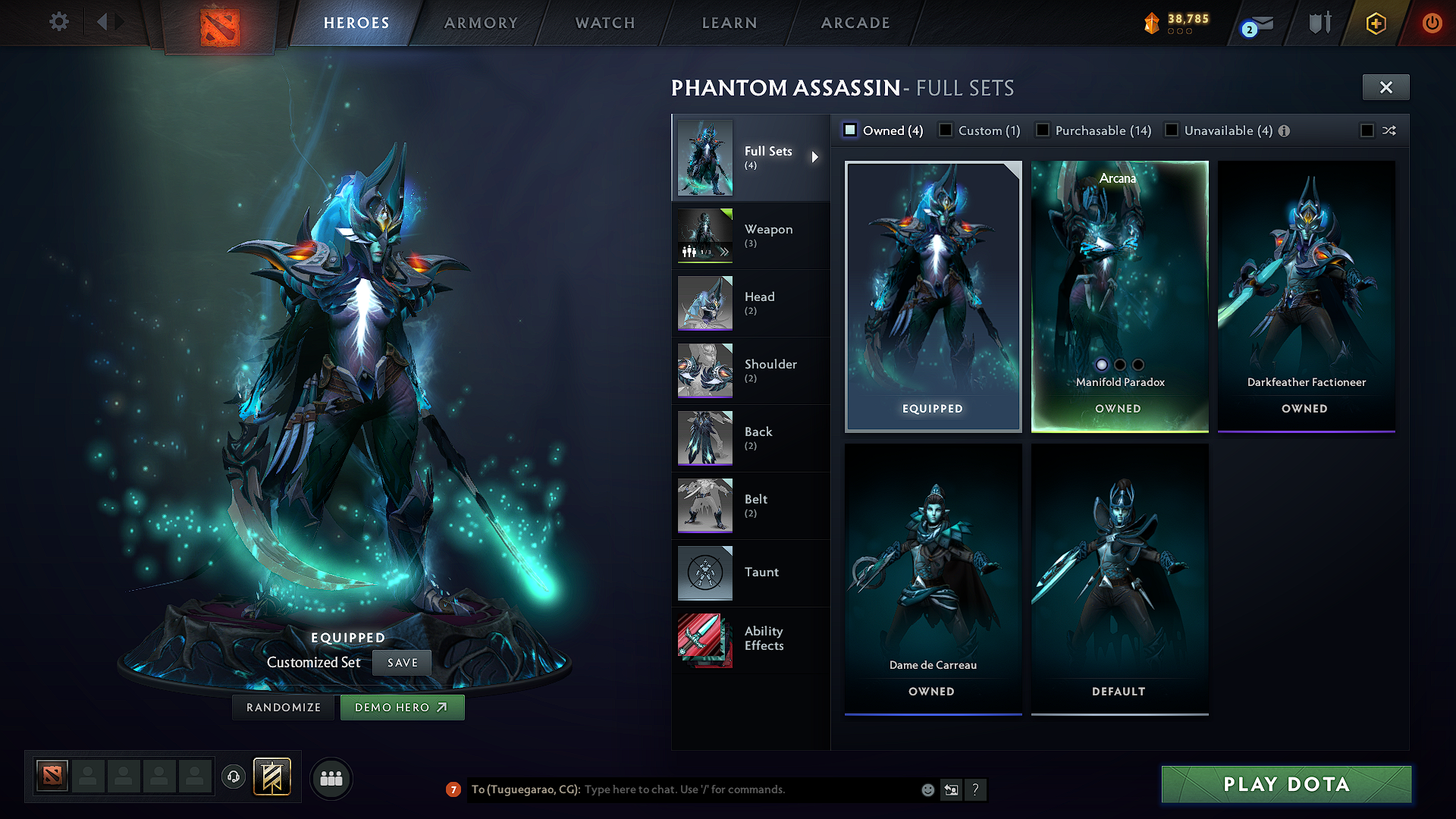
Task: Click the shuffle icon next to set filters
Action: click(1389, 130)
